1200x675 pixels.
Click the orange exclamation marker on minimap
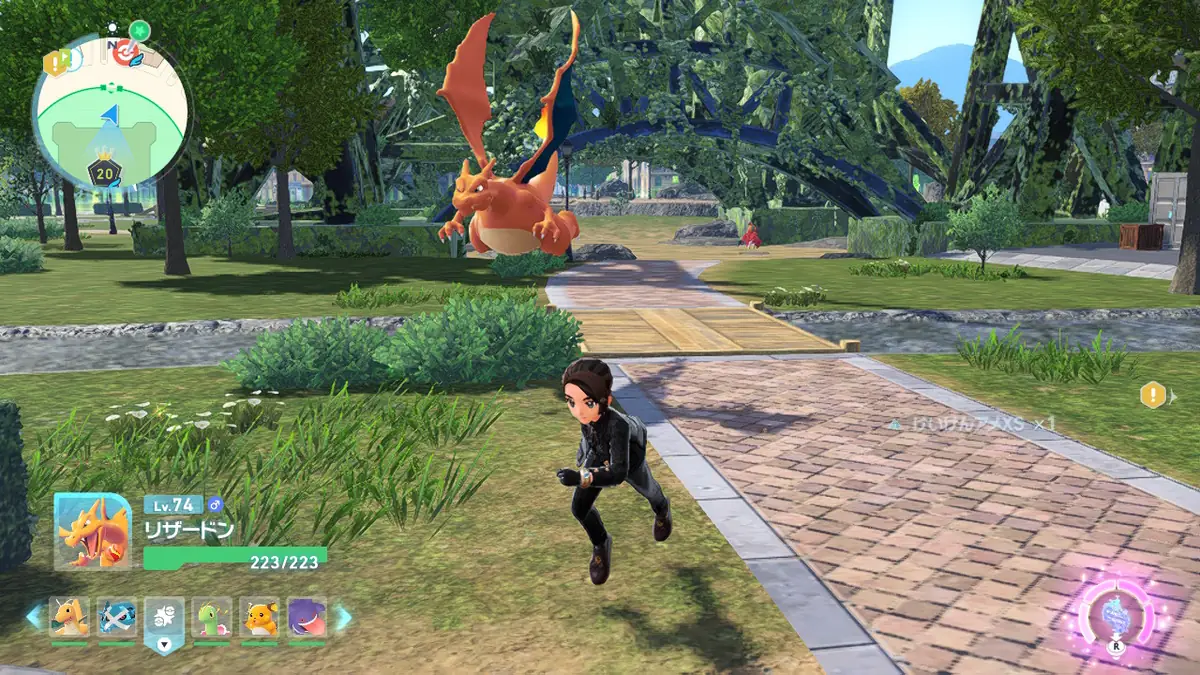[54, 62]
